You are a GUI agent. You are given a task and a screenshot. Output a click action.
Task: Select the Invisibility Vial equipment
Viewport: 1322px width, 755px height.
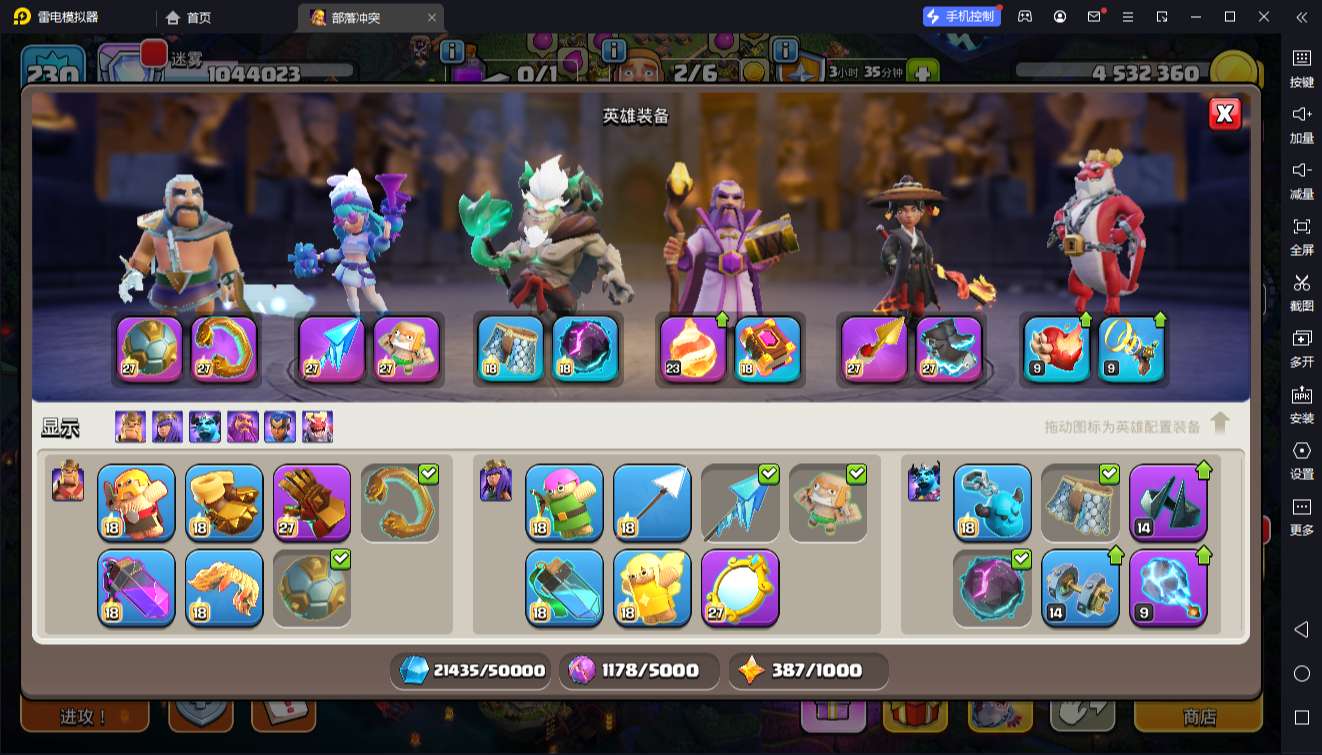coord(564,587)
